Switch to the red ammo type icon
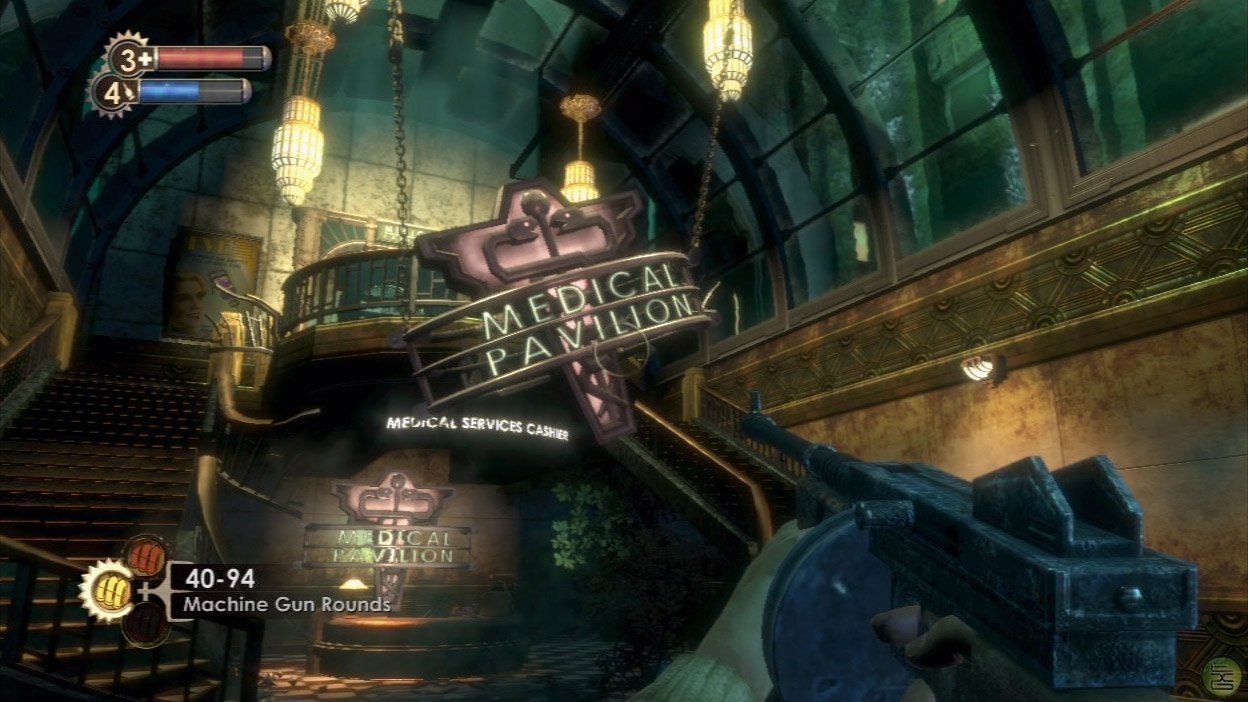 pos(146,556)
